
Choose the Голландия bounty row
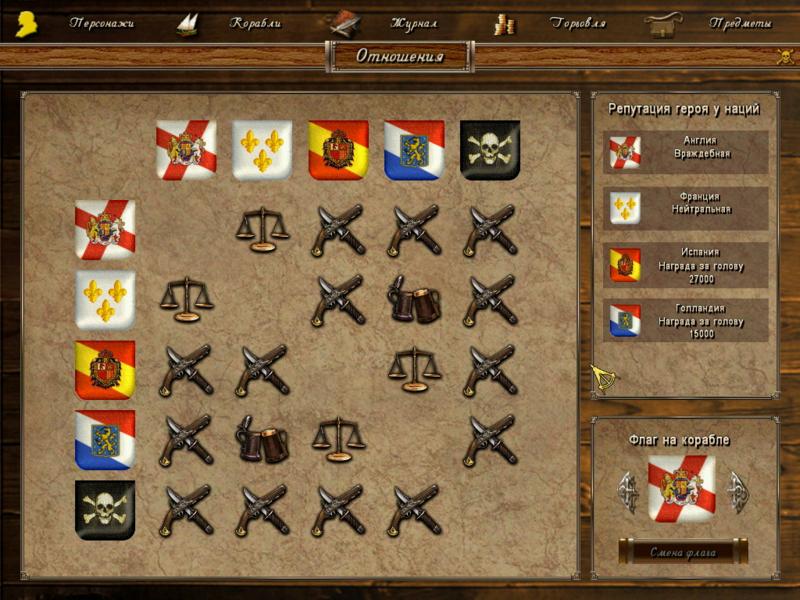point(686,321)
